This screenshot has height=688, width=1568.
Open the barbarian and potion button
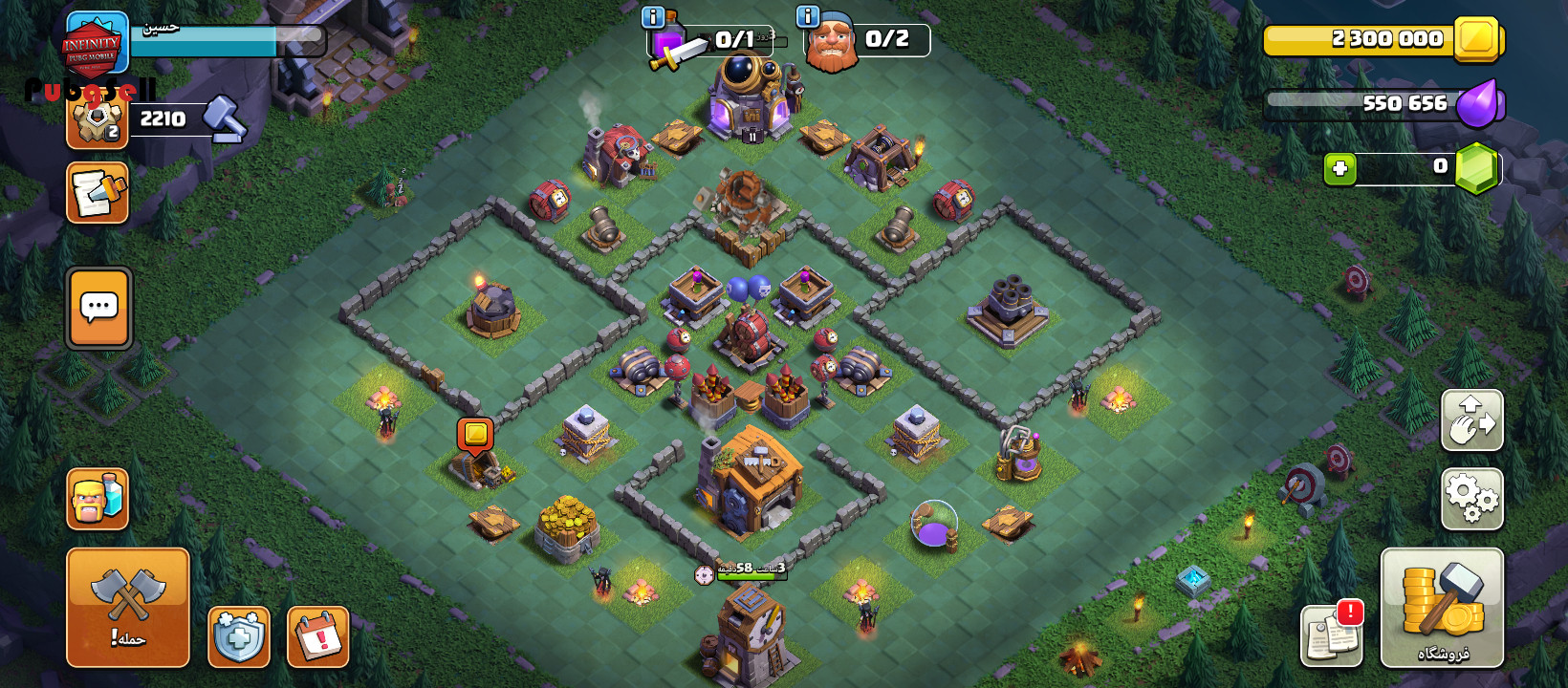click(98, 499)
